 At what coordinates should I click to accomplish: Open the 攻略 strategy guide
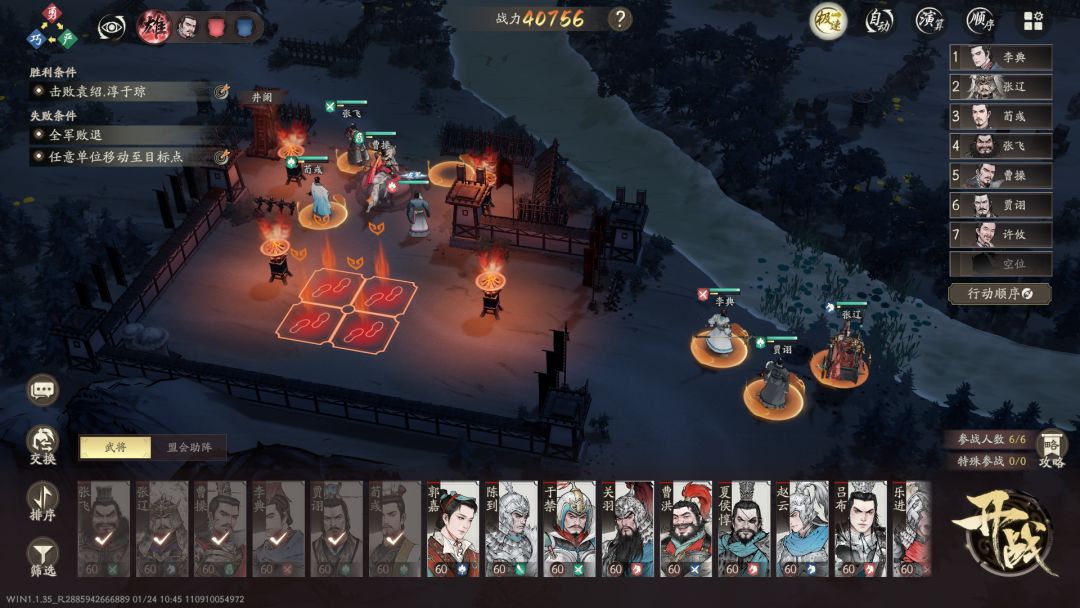pos(1051,448)
